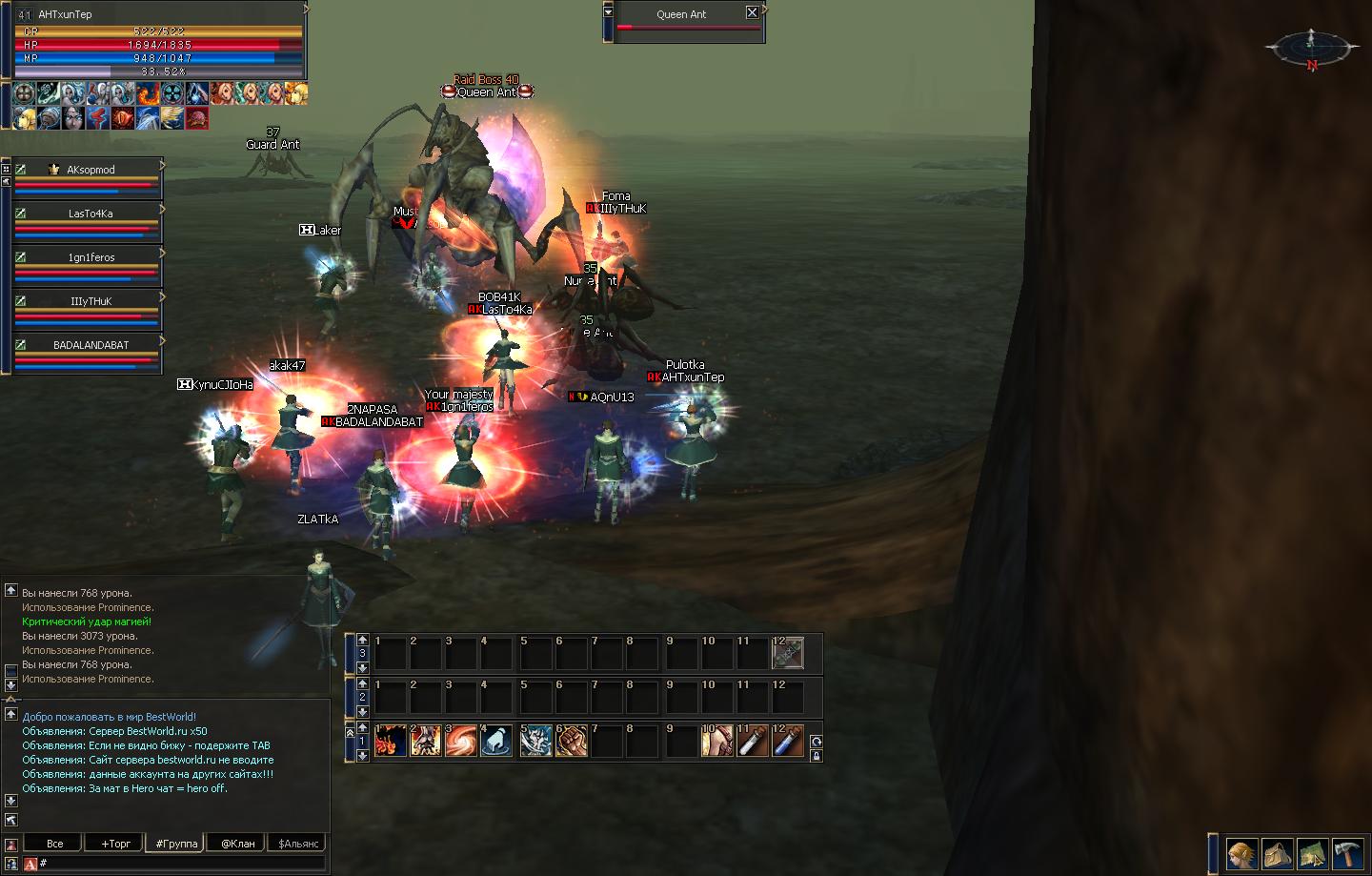Target party member 1gn1feros
Image resolution: width=1372 pixels, height=876 pixels.
pyautogui.click(x=91, y=257)
